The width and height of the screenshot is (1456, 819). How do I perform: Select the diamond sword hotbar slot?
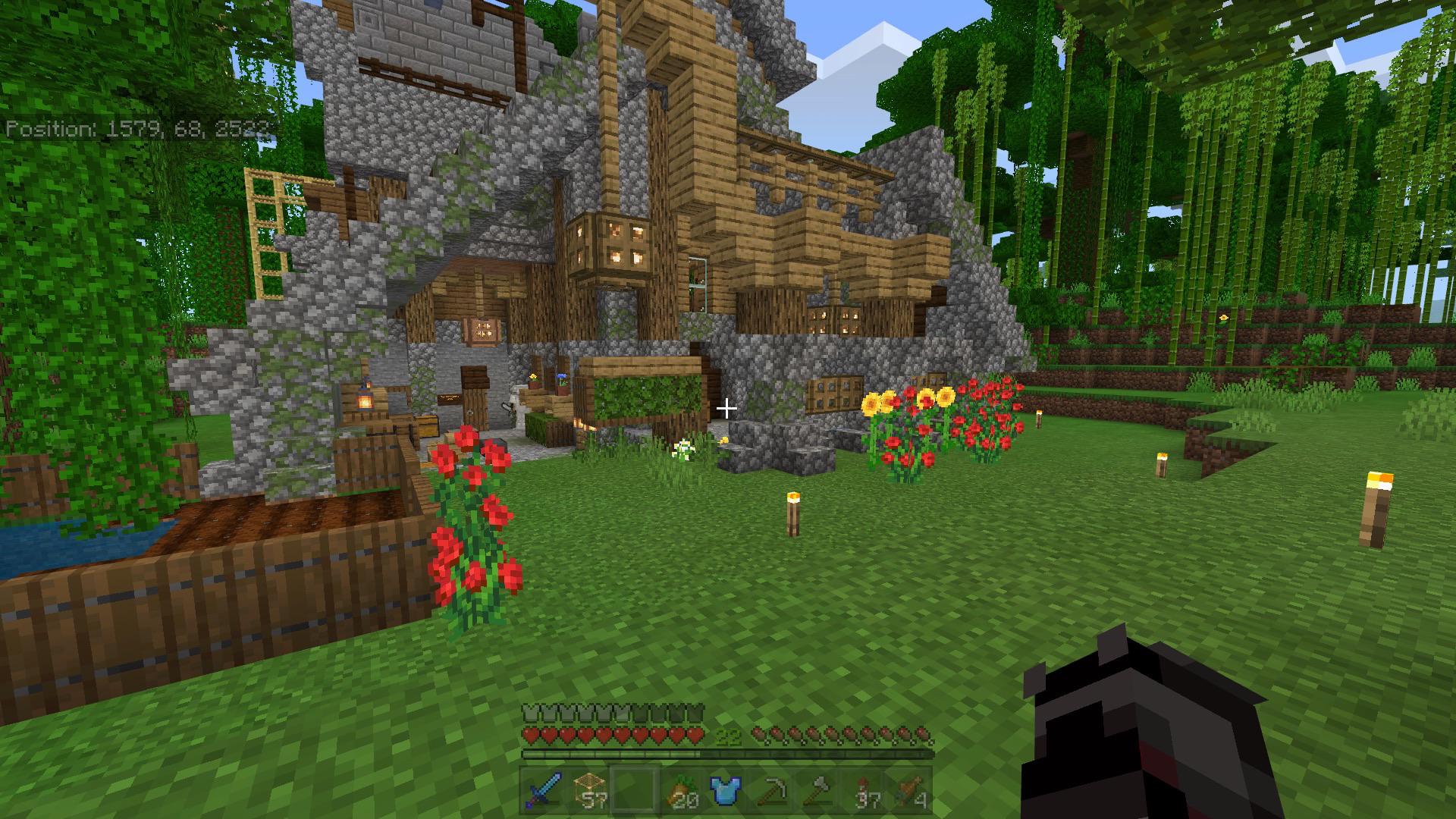tap(543, 791)
